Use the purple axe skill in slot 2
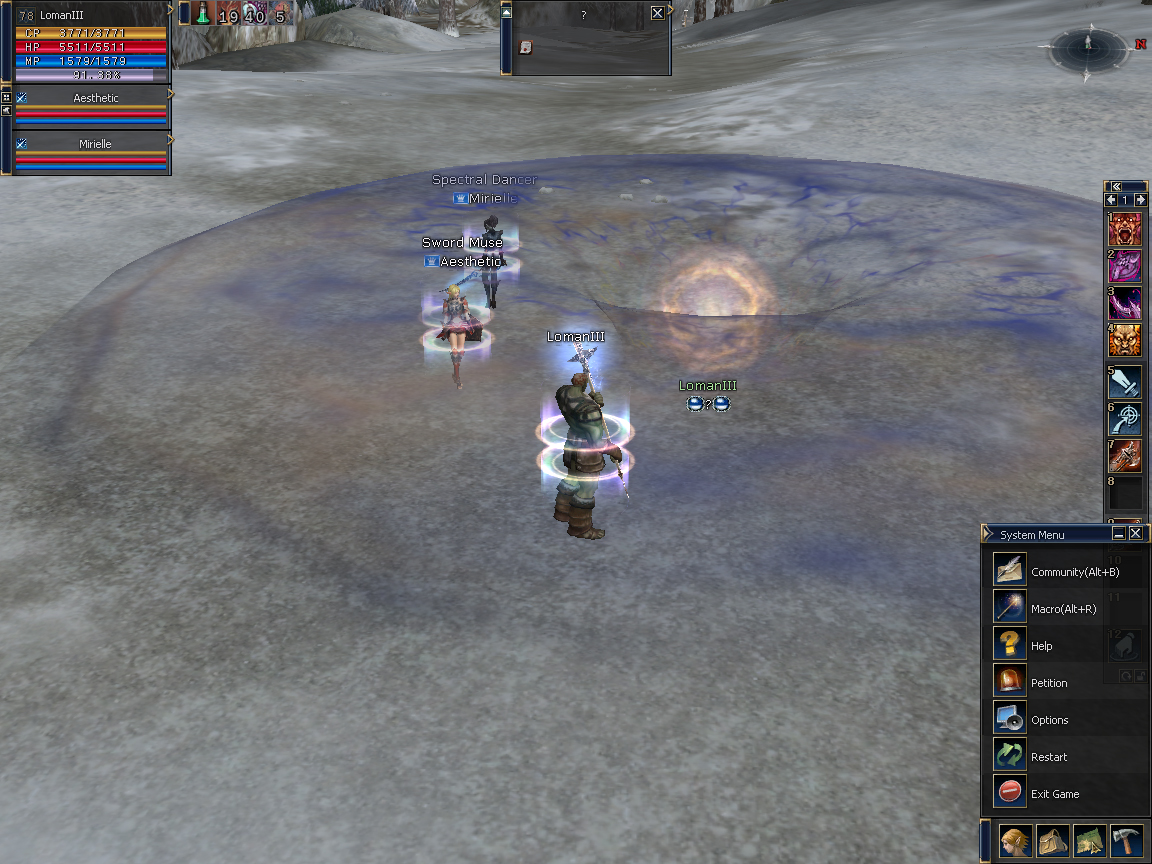The width and height of the screenshot is (1152, 864). (x=1125, y=267)
